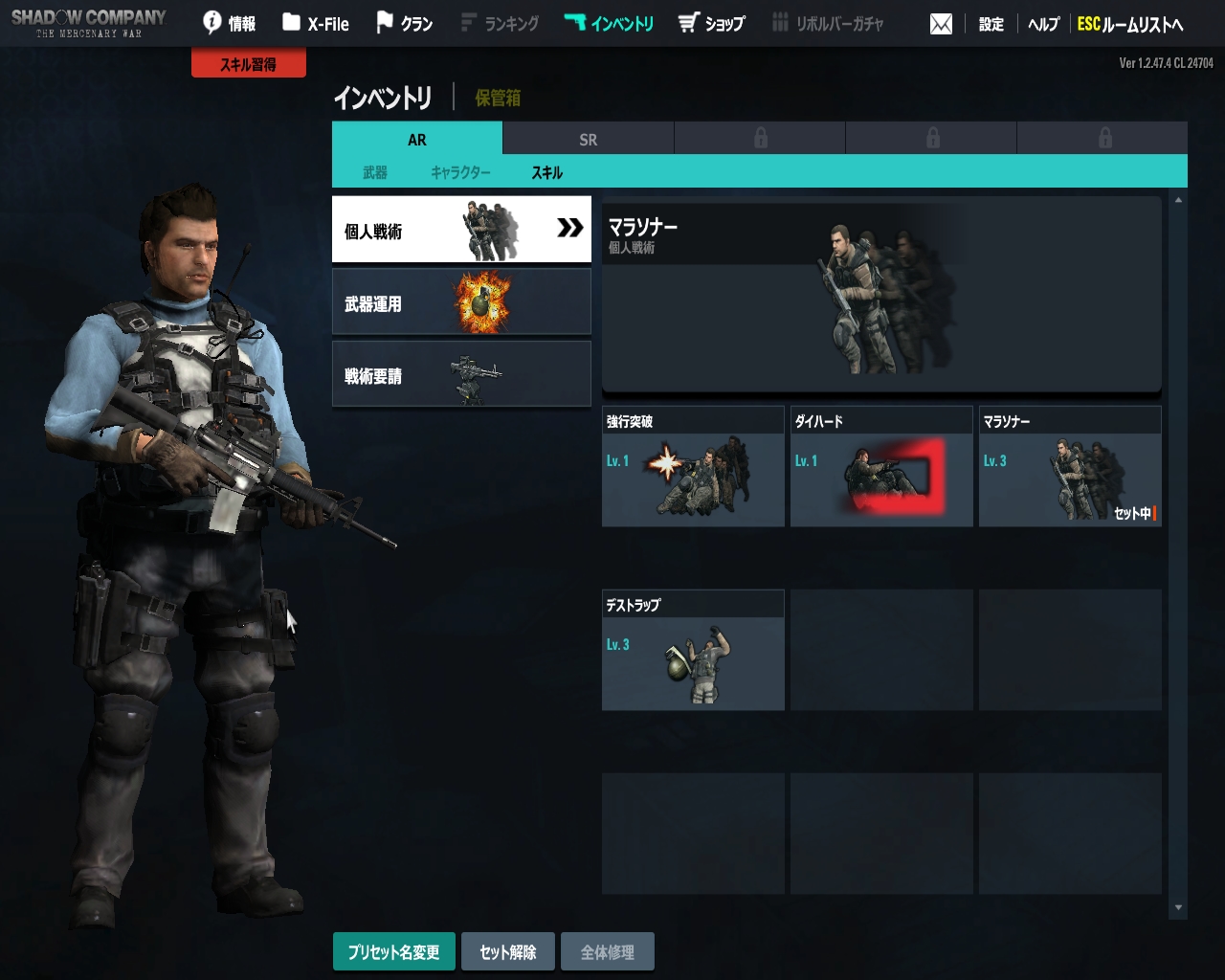Viewport: 1225px width, 980px height.
Task: Open the ショップ shop
Action: click(711, 23)
